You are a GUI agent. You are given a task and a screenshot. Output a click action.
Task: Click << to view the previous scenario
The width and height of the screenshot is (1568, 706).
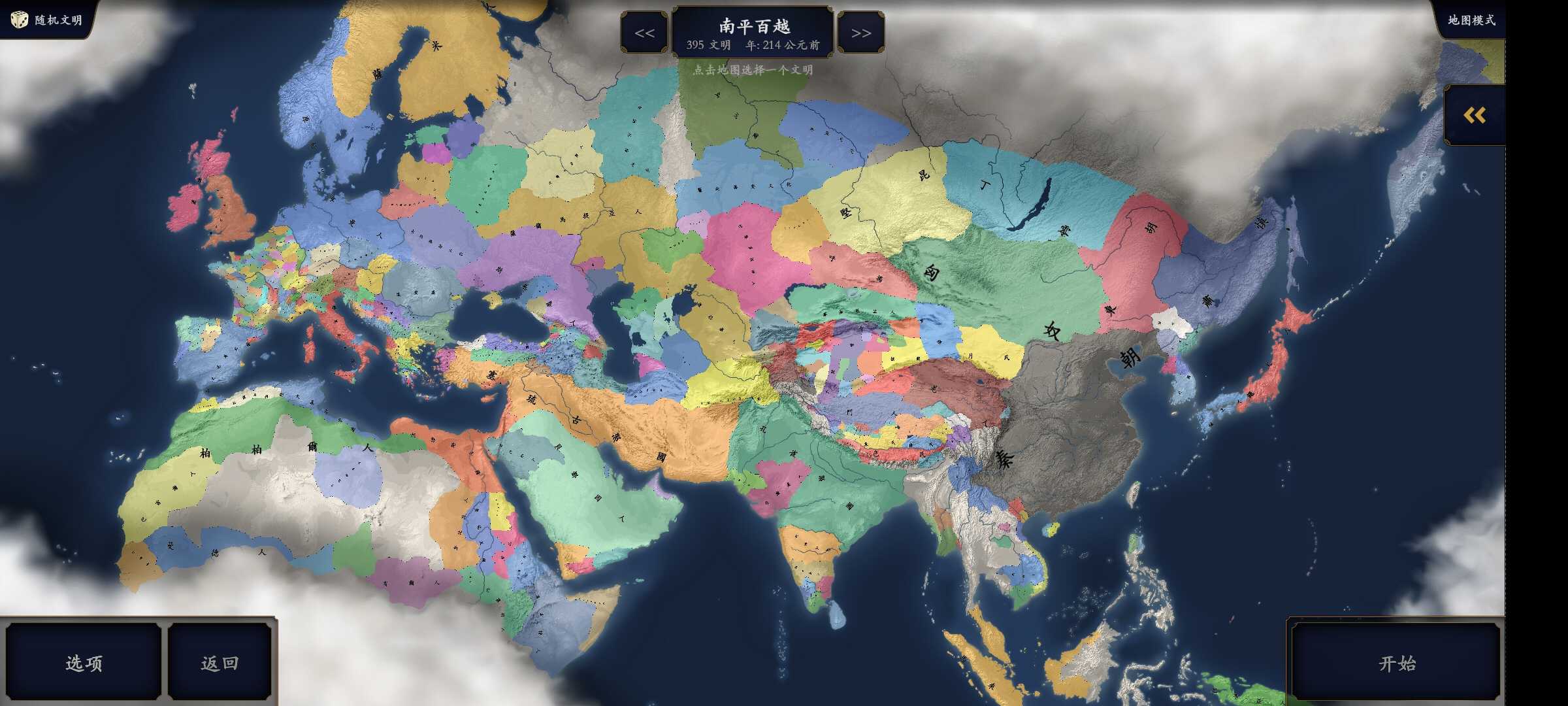[x=644, y=31]
